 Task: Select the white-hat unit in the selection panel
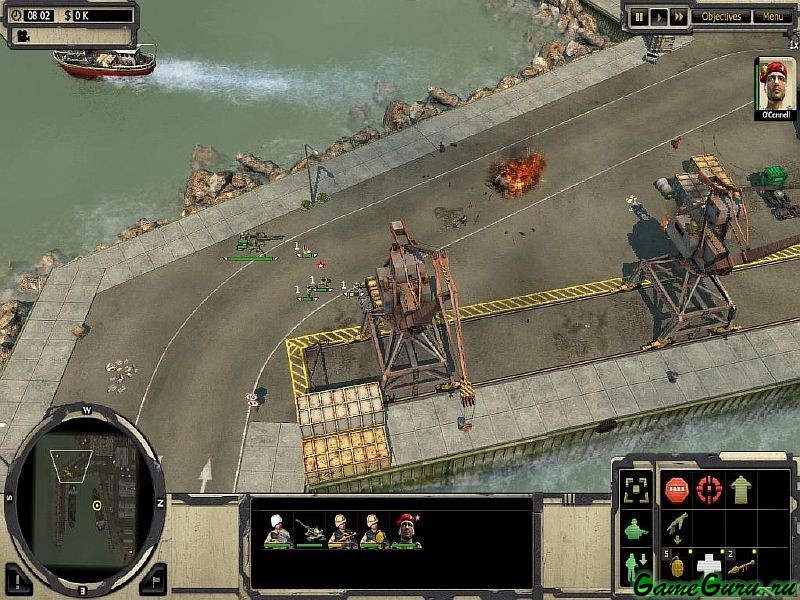point(277,530)
